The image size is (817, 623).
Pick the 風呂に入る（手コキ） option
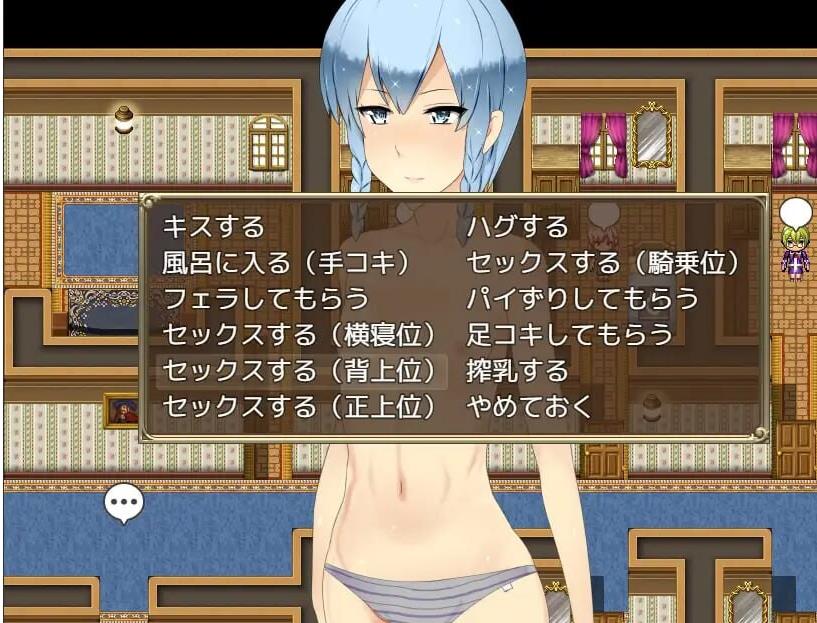coord(287,263)
